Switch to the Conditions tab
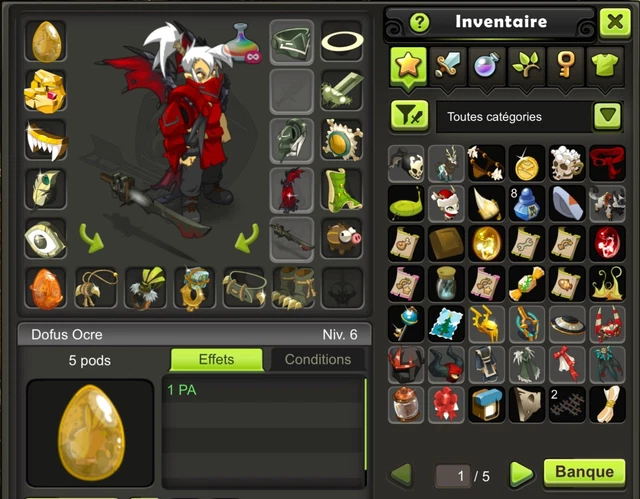The height and width of the screenshot is (499, 640). pyautogui.click(x=318, y=360)
